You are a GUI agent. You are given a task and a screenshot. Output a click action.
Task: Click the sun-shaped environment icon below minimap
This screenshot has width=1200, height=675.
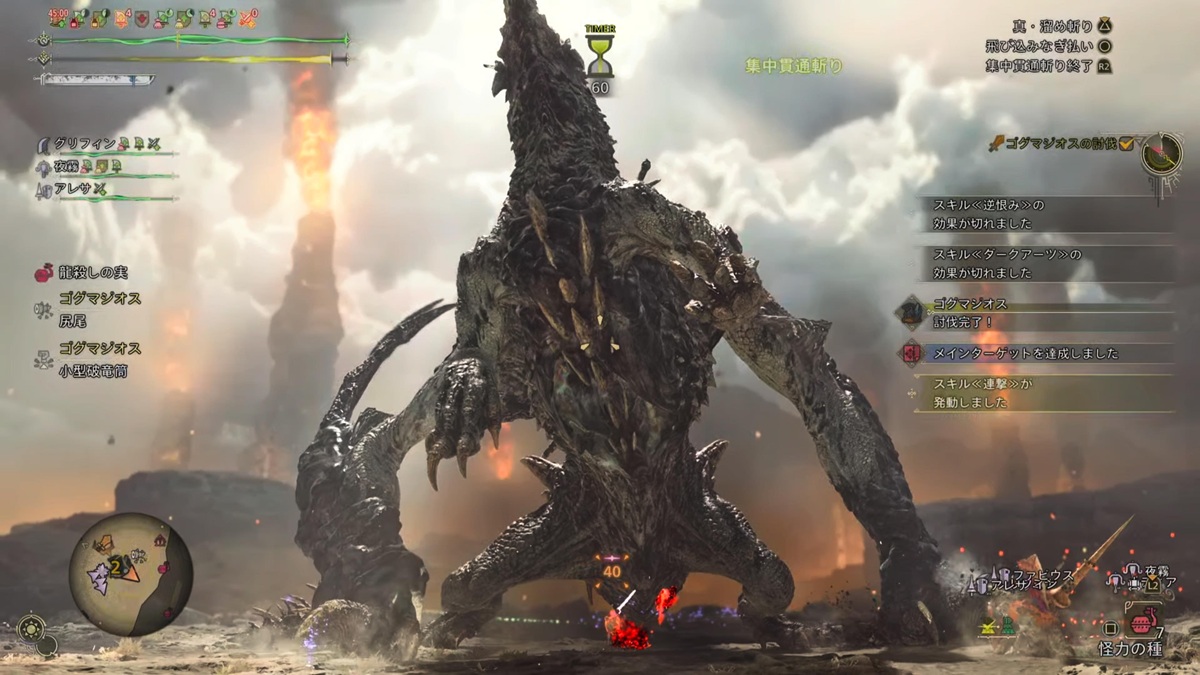point(30,629)
